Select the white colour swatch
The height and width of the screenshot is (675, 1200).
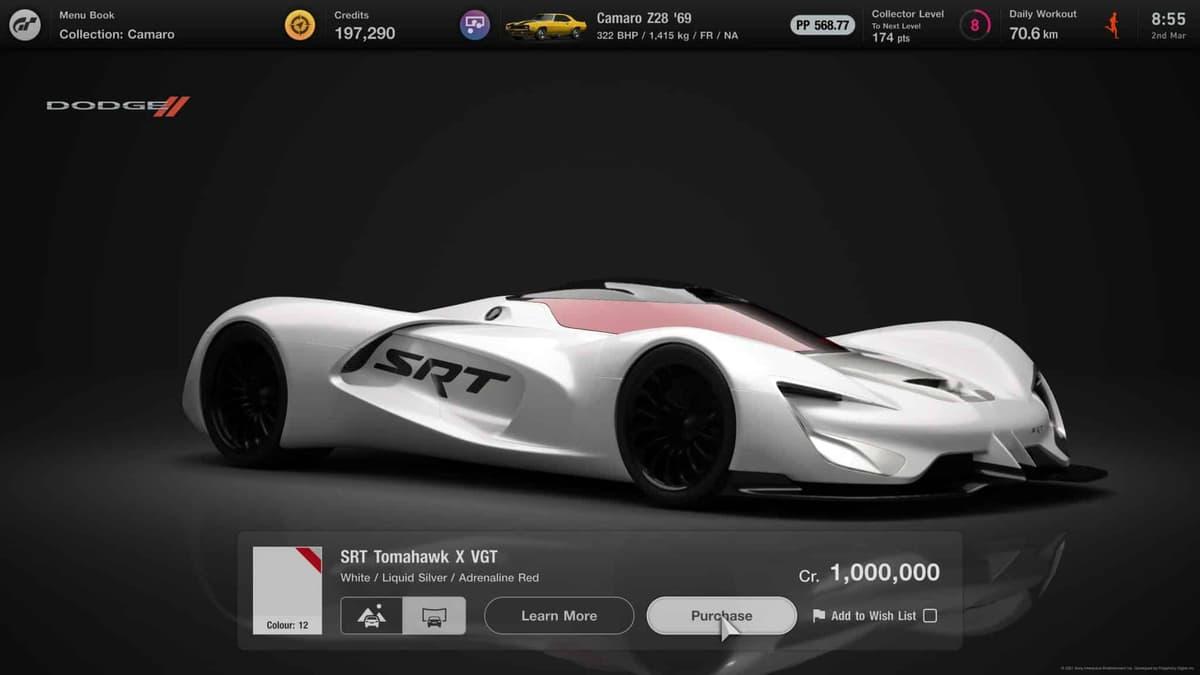pyautogui.click(x=287, y=590)
